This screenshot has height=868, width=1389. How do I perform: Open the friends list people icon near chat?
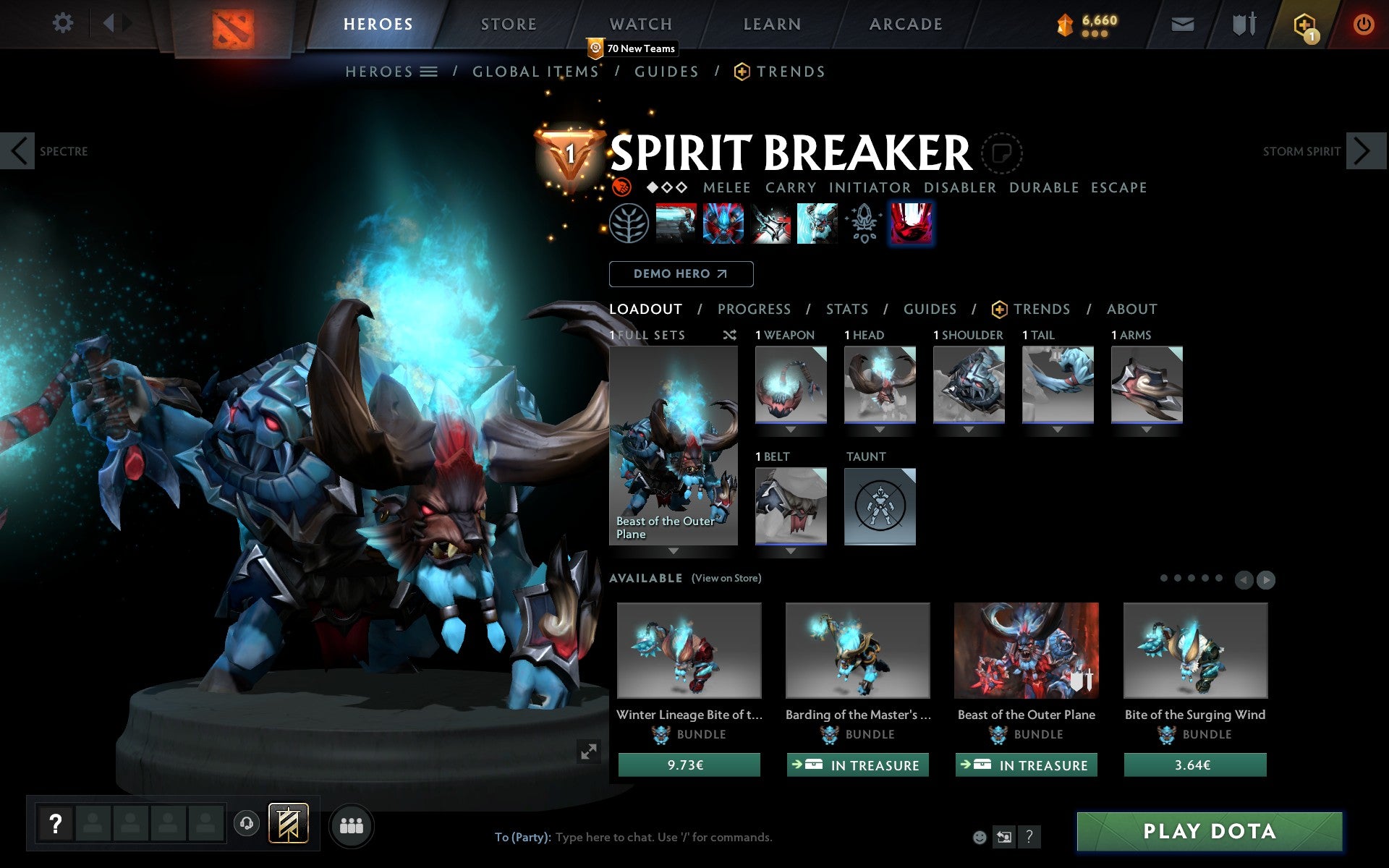(352, 825)
